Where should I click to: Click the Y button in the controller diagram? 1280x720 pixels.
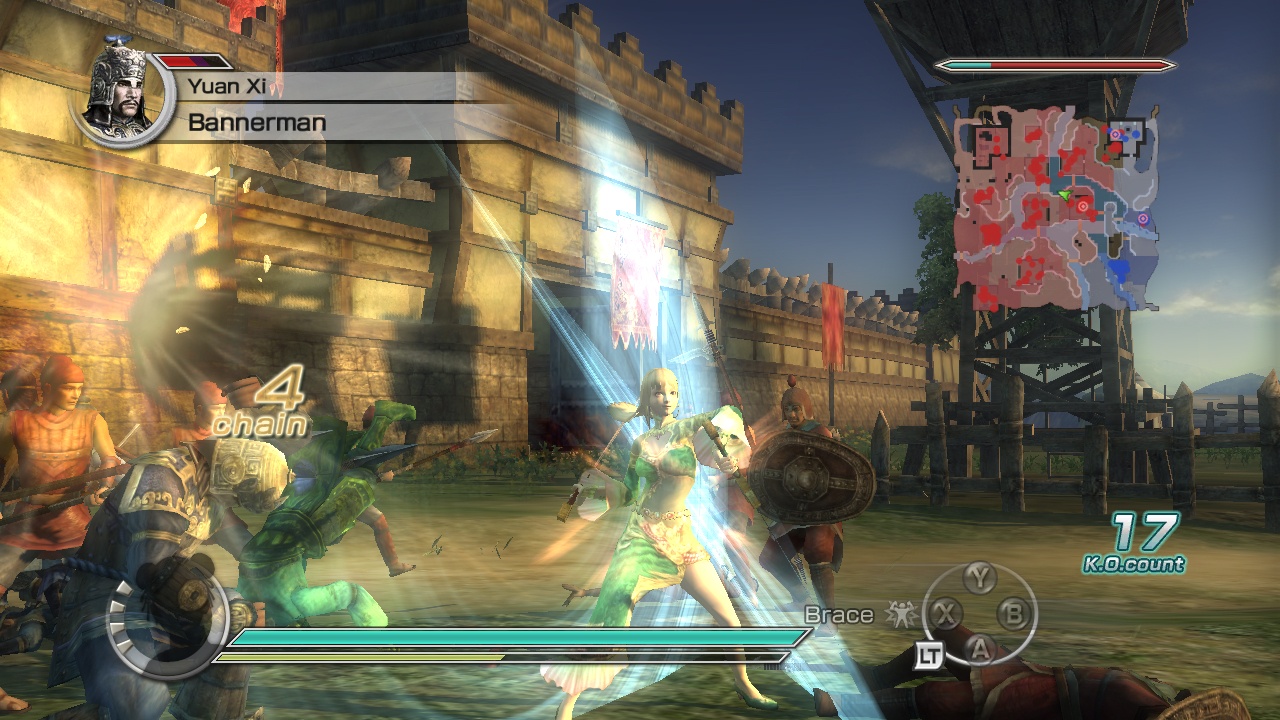(x=979, y=576)
